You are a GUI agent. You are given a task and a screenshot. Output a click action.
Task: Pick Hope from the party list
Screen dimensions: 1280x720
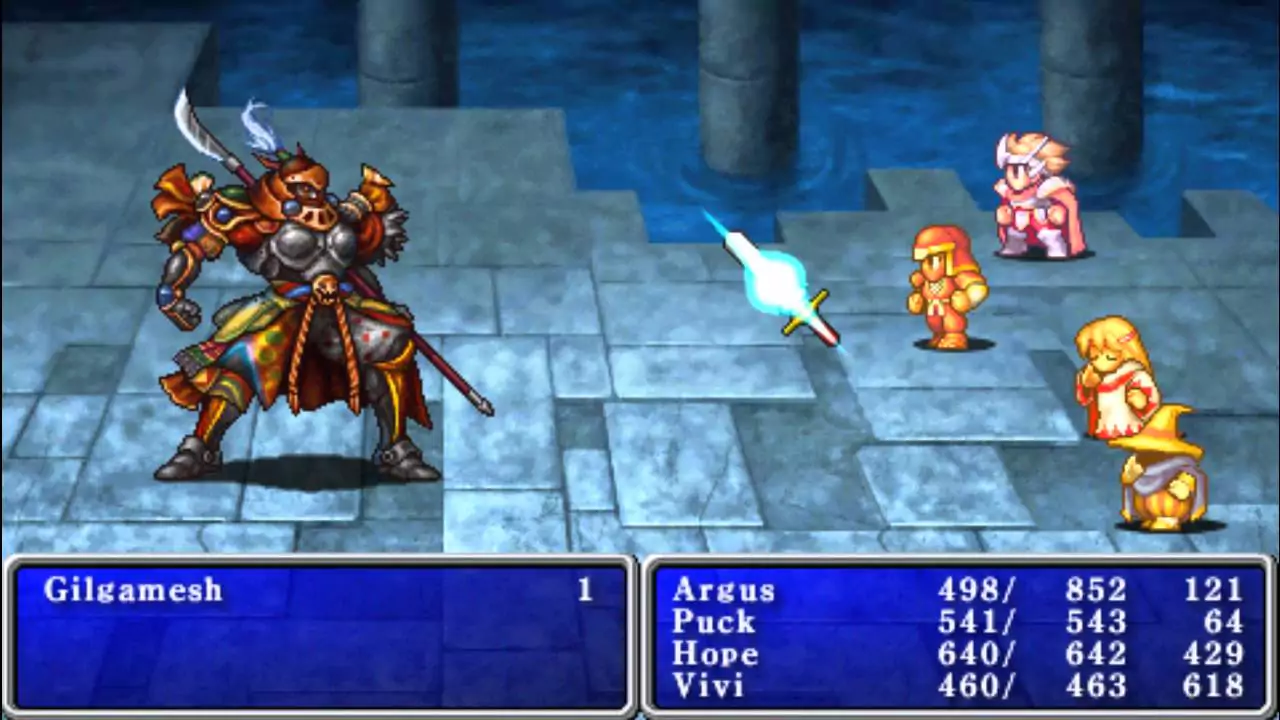[x=714, y=654]
